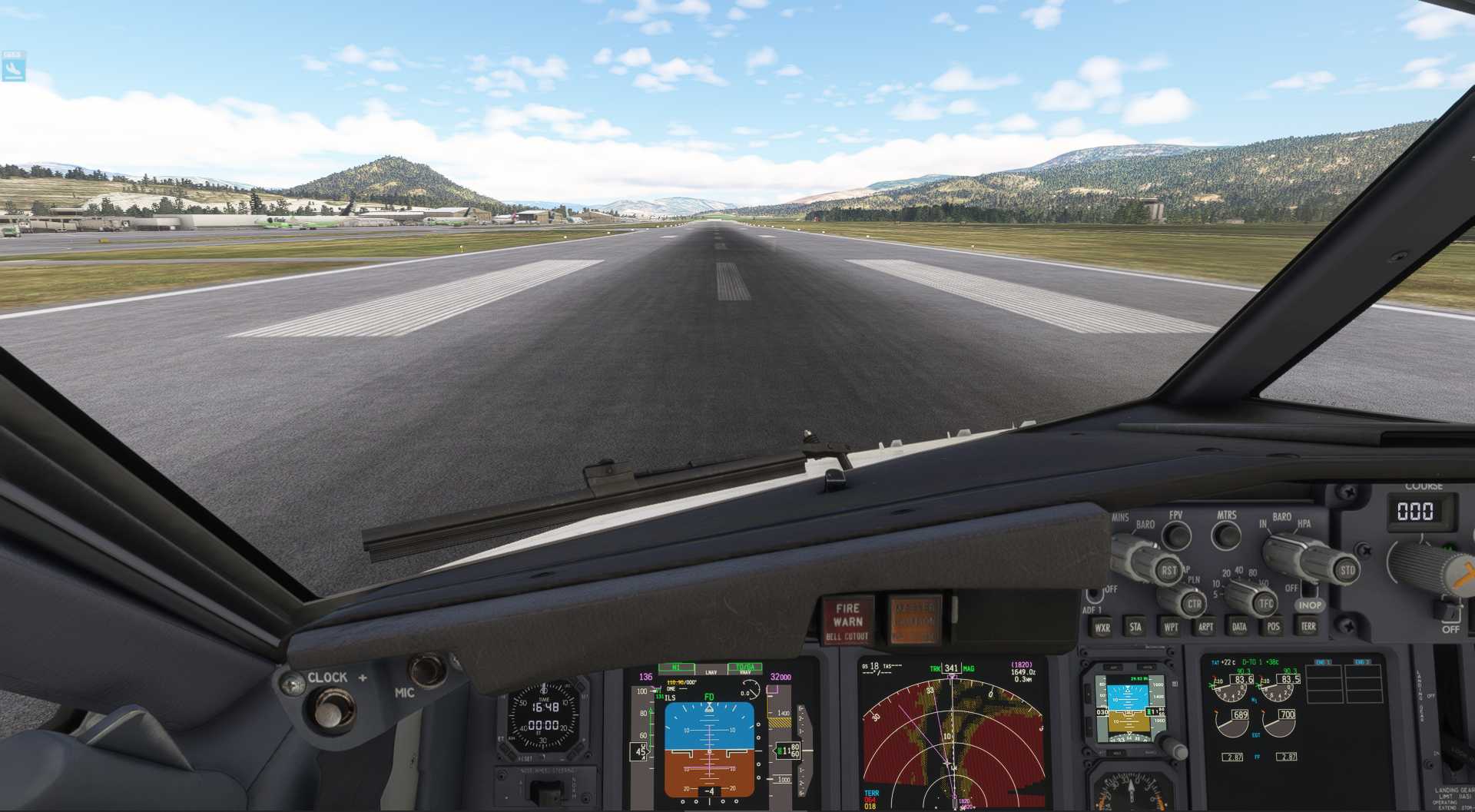Toggle the TERR terrain display button
The image size is (1475, 812).
[1308, 626]
